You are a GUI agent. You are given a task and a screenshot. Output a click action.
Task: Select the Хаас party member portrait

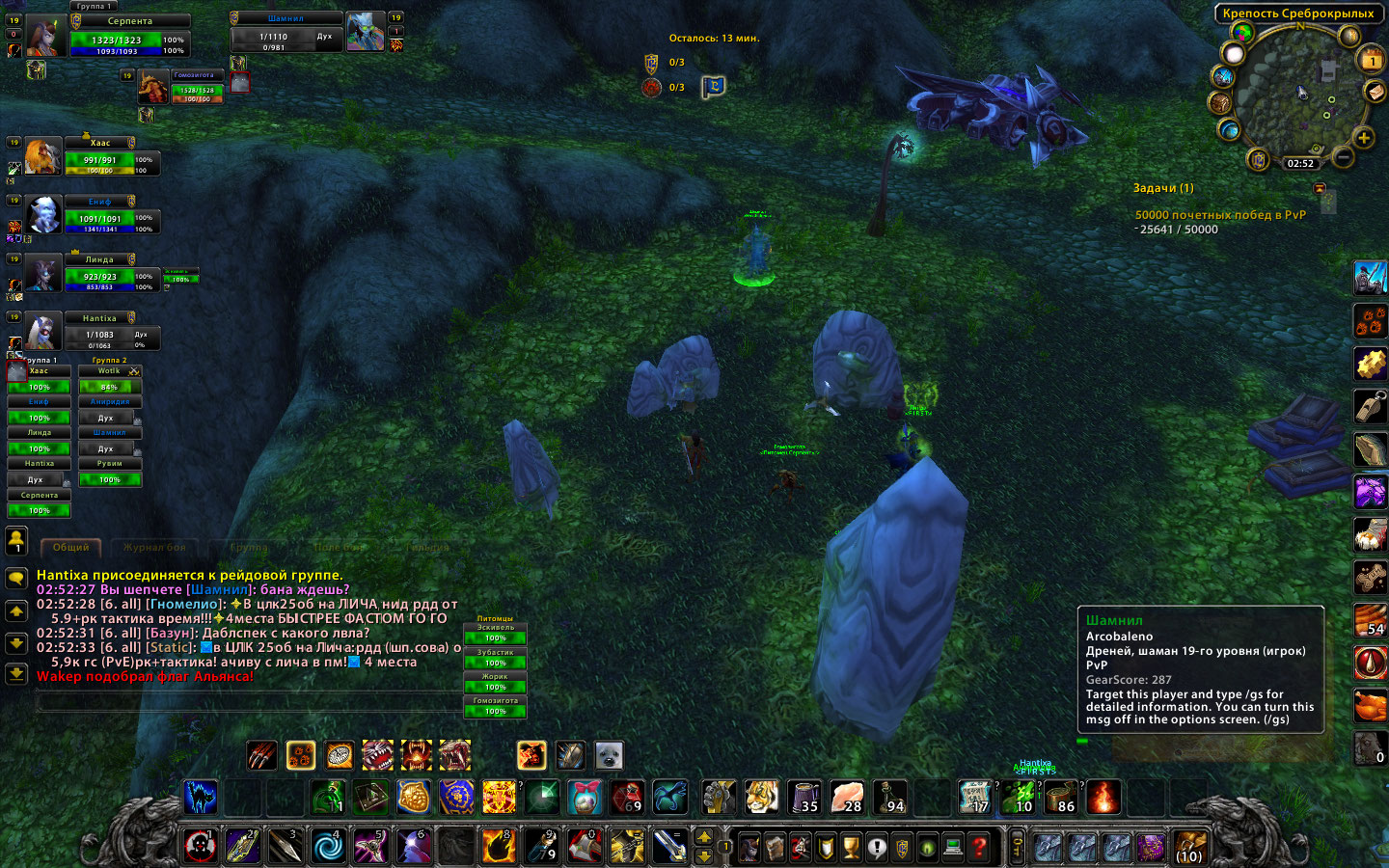click(x=42, y=157)
